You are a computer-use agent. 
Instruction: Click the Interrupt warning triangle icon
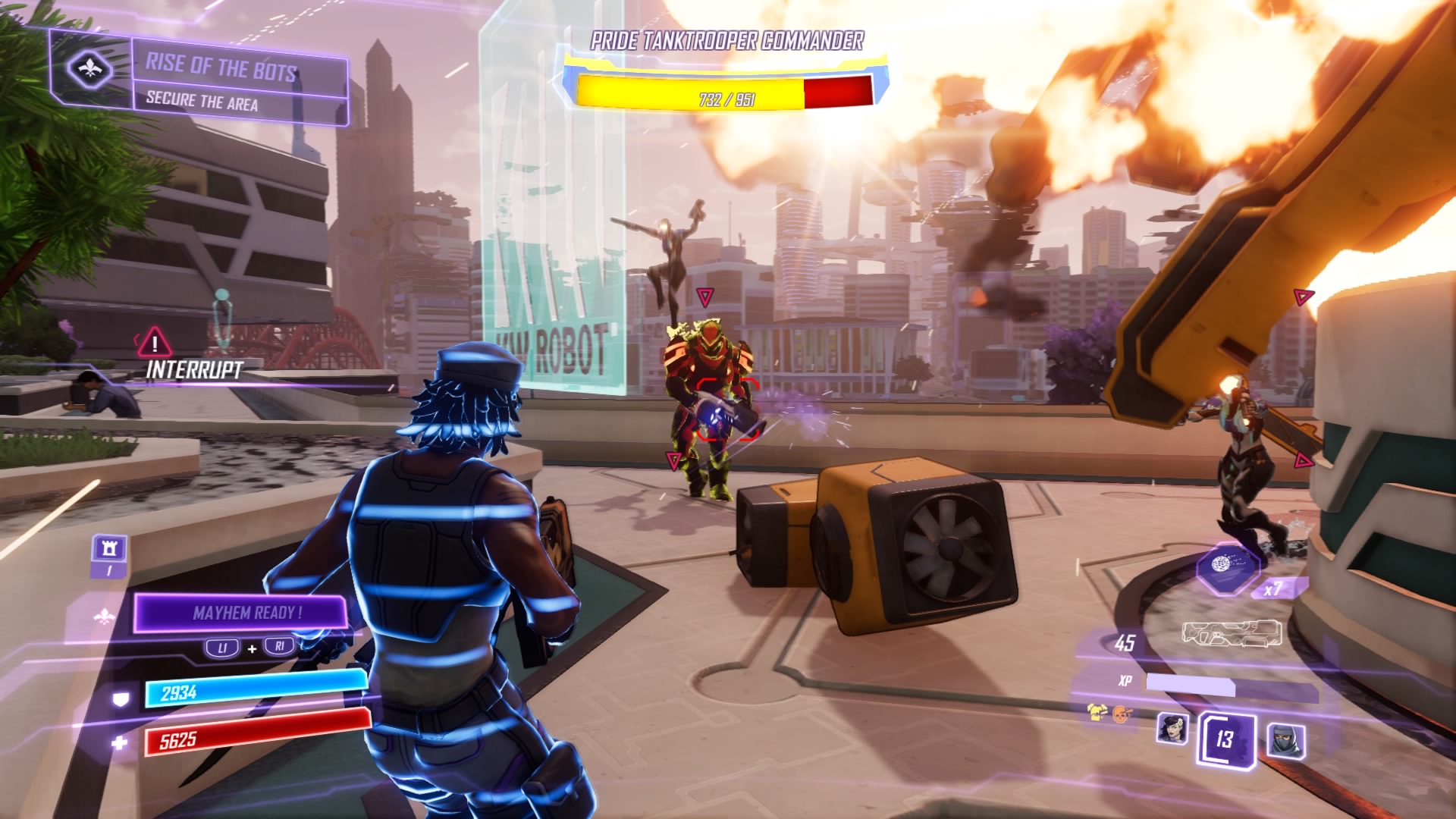tap(154, 343)
